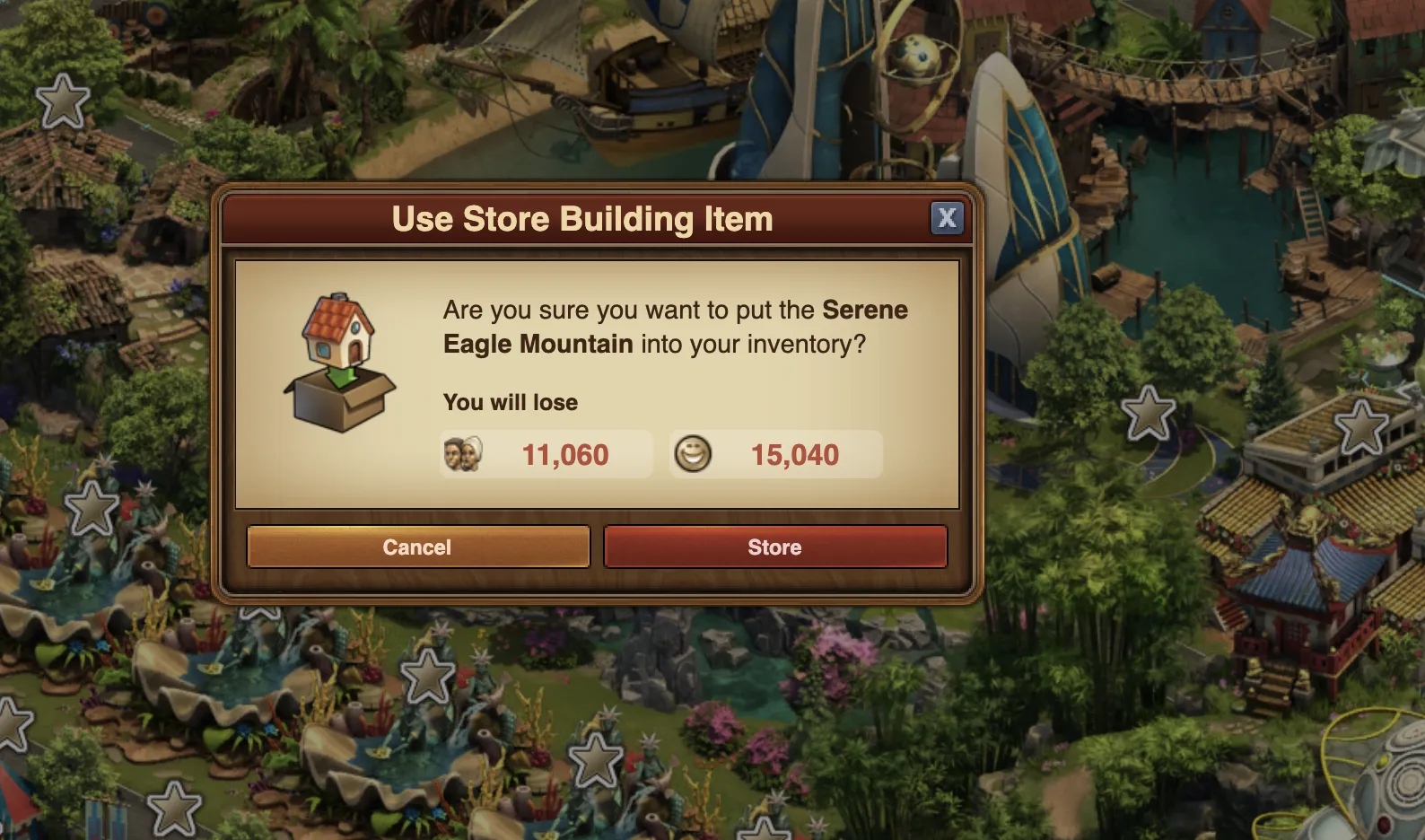Confirm with the red Store button
Viewport: 1425px width, 840px height.
775,547
